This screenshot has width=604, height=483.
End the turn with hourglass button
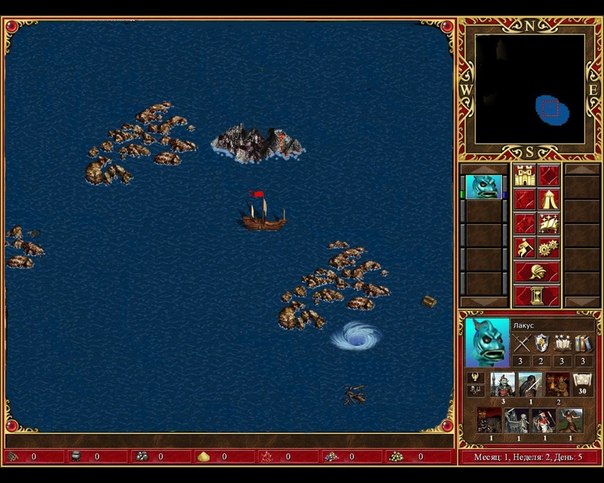click(x=536, y=295)
